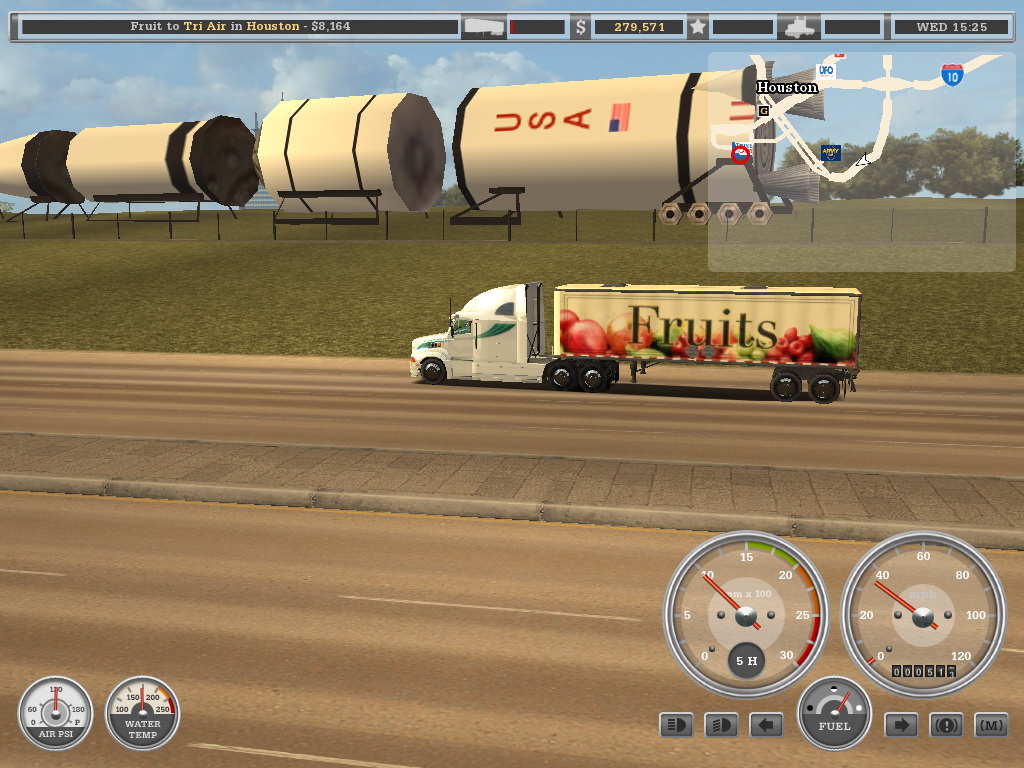Select the G marker on the minimap
The height and width of the screenshot is (768, 1024).
click(x=764, y=111)
